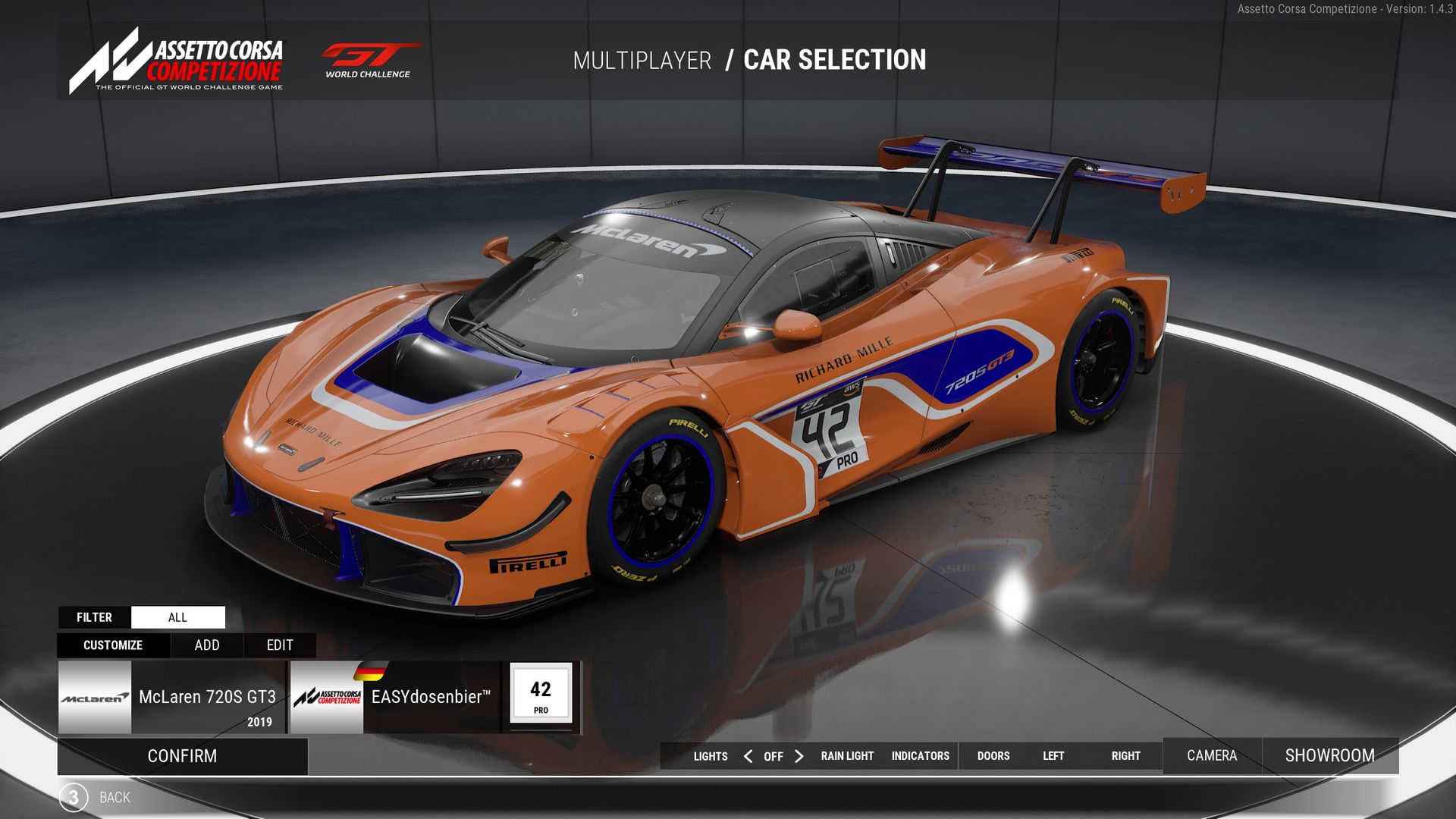The image size is (1456, 819).
Task: Select the Customize option
Action: pos(113,645)
